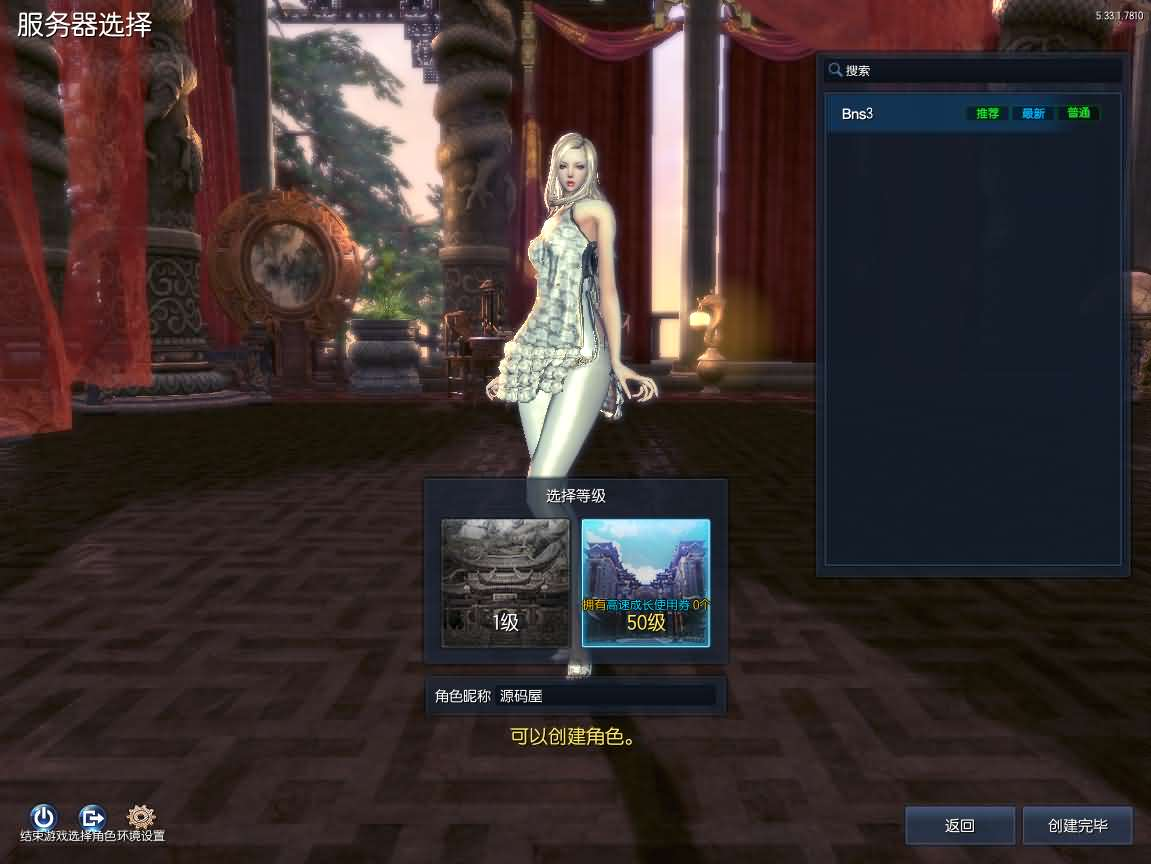Confirm with the 创建完毕 button
The height and width of the screenshot is (864, 1151).
coord(1077,826)
